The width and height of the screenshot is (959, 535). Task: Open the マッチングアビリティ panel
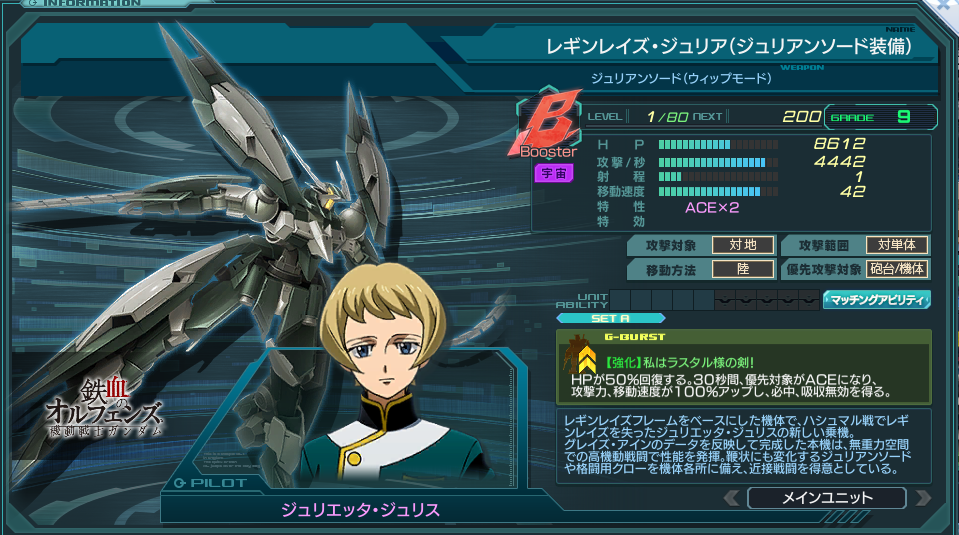[x=876, y=299]
